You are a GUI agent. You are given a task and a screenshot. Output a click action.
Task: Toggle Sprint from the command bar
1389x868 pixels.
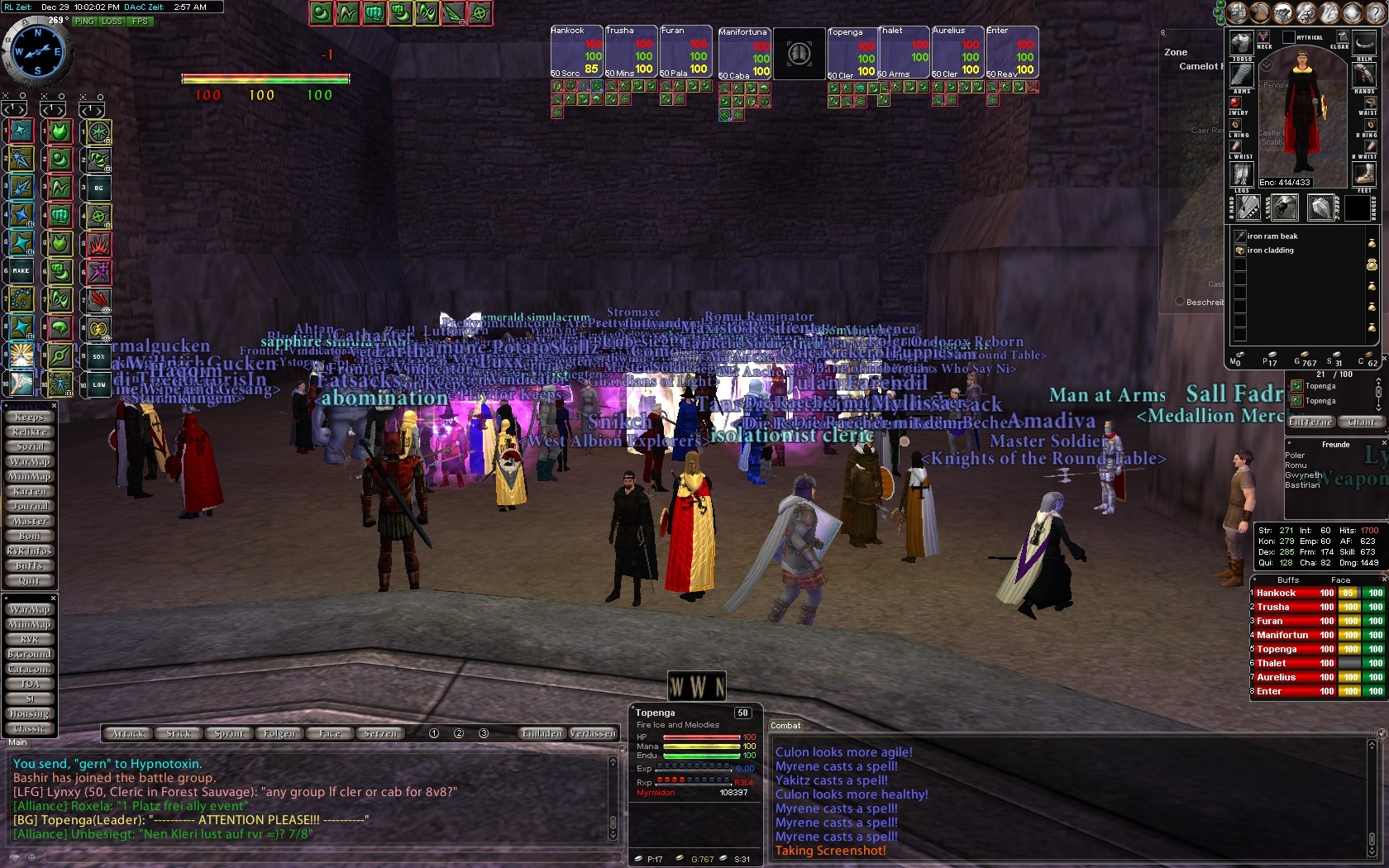pyautogui.click(x=229, y=733)
